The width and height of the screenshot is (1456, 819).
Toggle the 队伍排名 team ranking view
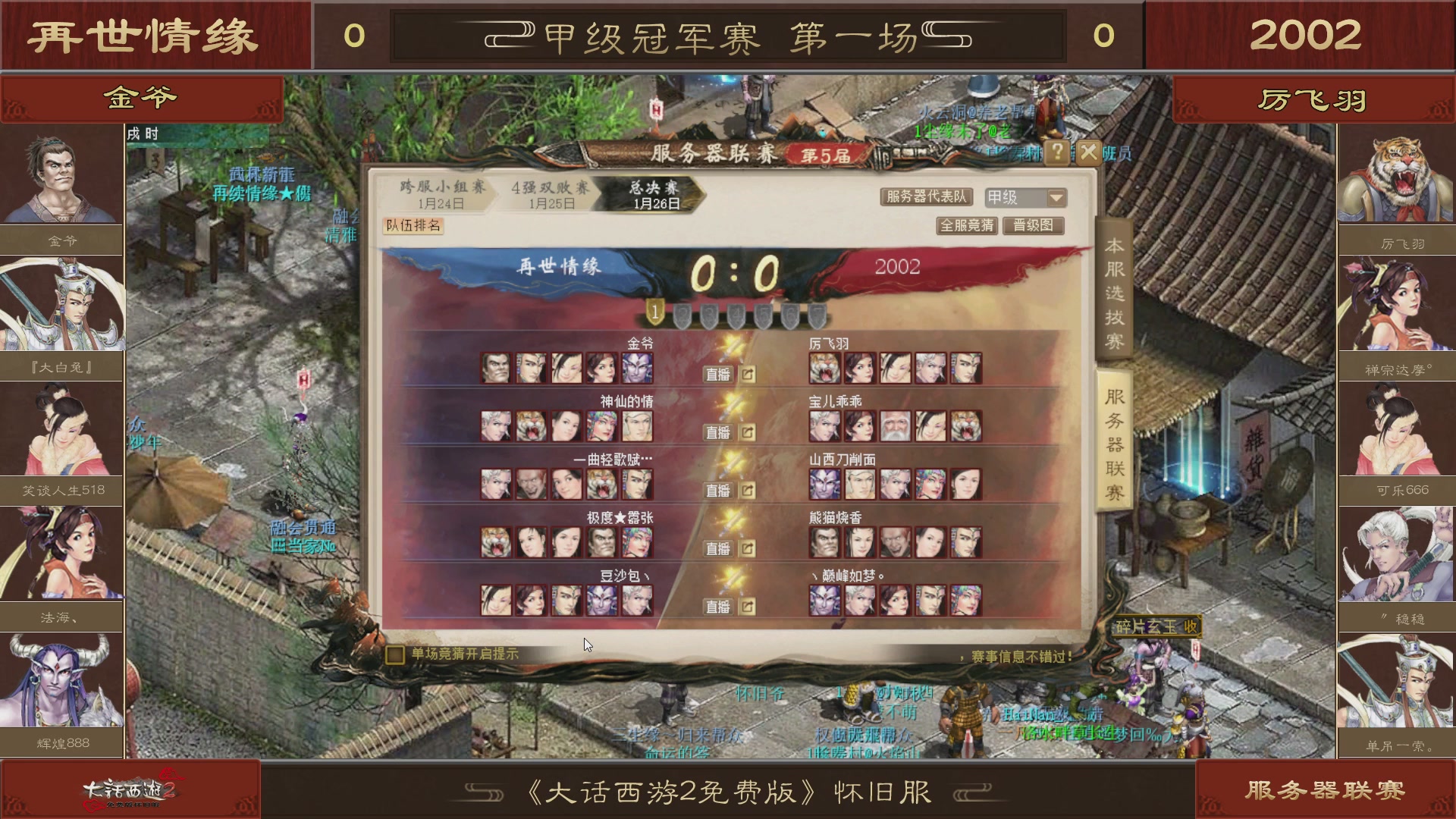(x=413, y=227)
